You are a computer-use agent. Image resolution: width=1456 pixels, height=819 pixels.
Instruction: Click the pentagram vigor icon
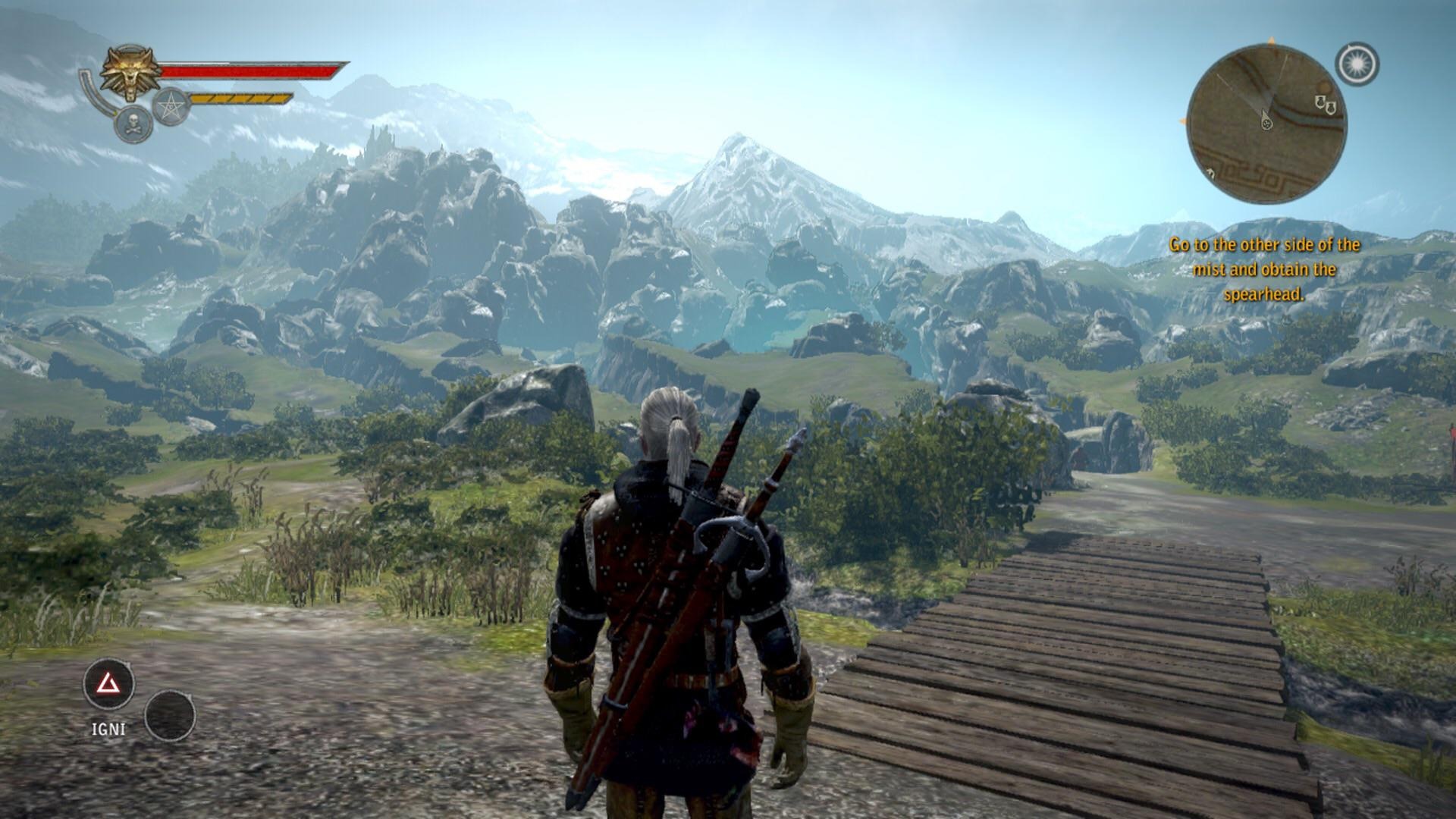171,106
